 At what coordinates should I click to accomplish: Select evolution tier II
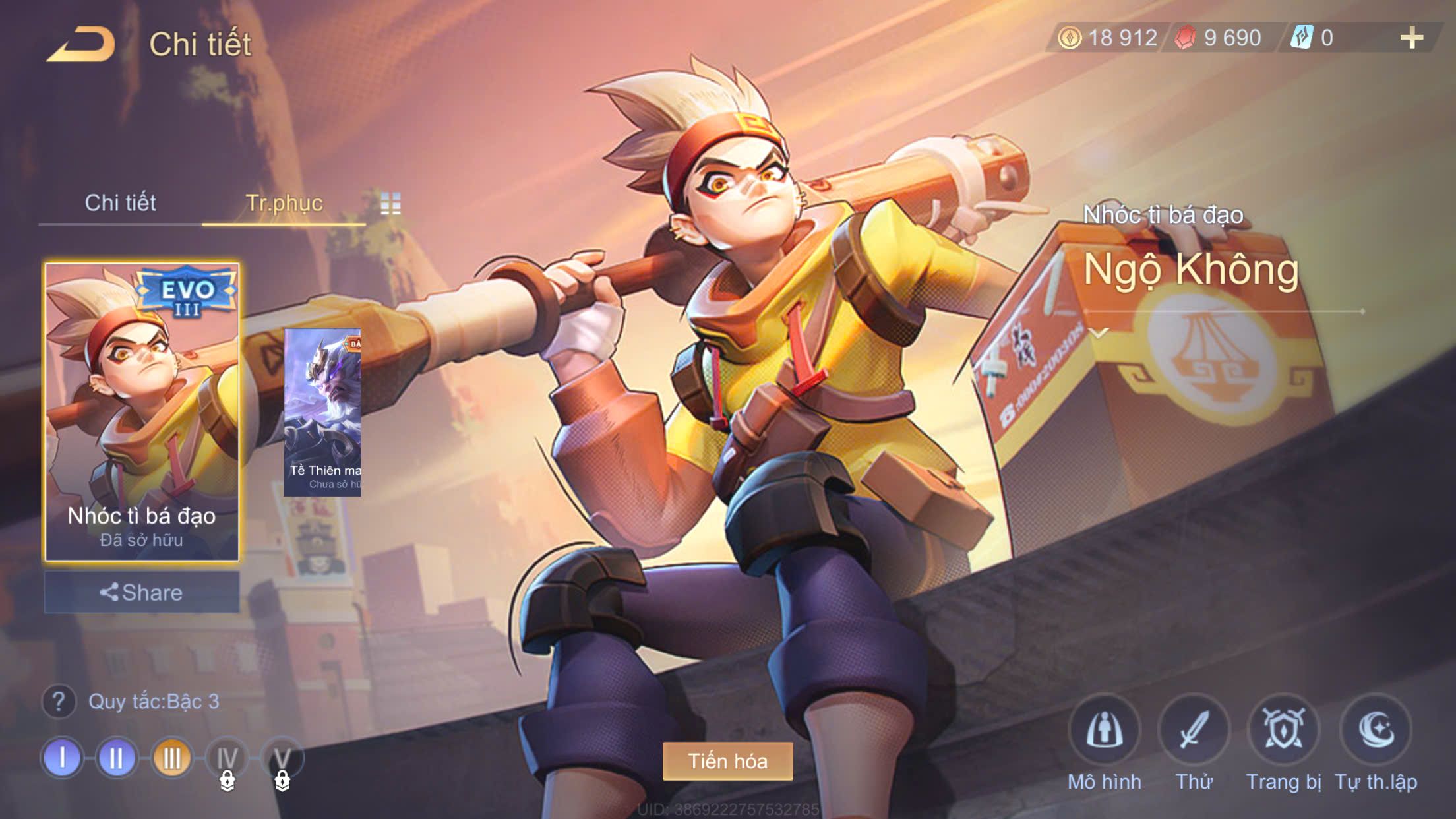point(117,758)
